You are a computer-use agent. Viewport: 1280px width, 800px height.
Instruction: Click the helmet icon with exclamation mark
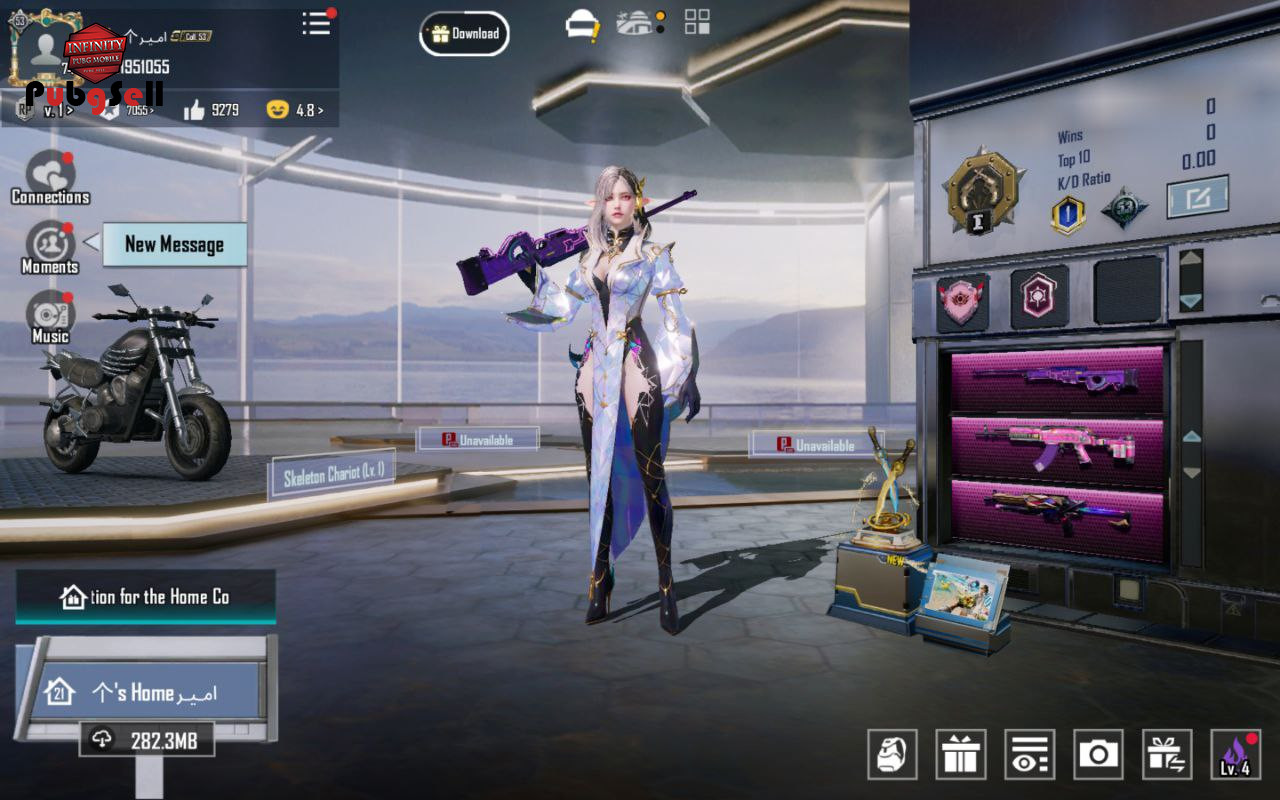pos(582,24)
